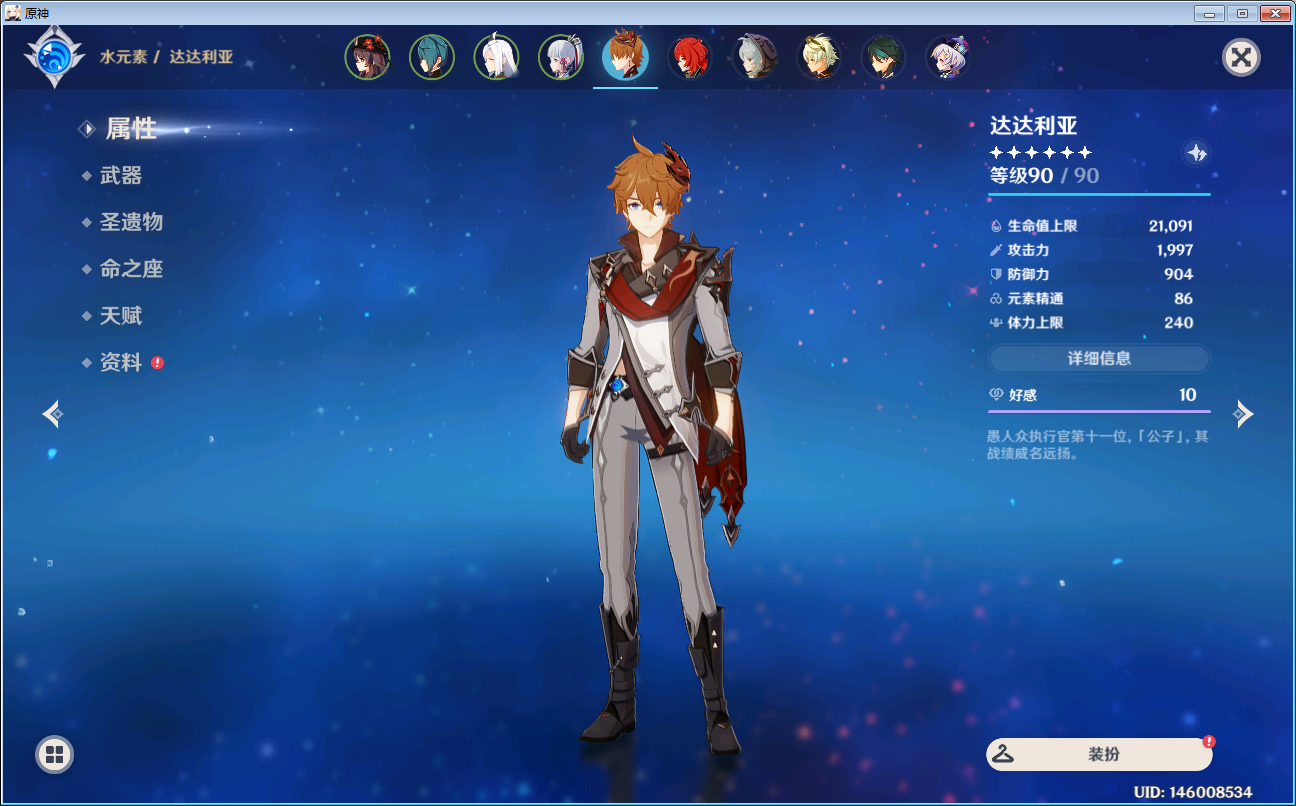Click the sparkle star icon beside character name
Image resolution: width=1296 pixels, height=806 pixels.
coord(1197,153)
